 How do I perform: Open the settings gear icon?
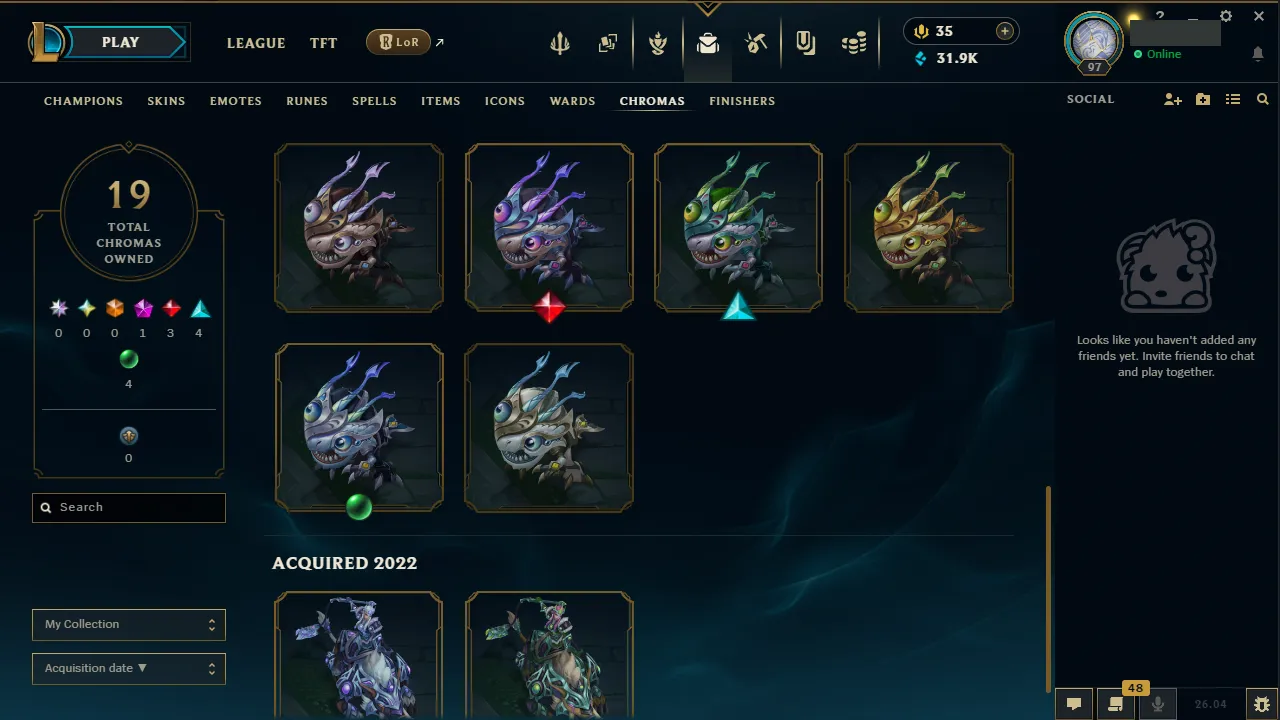(x=1225, y=16)
